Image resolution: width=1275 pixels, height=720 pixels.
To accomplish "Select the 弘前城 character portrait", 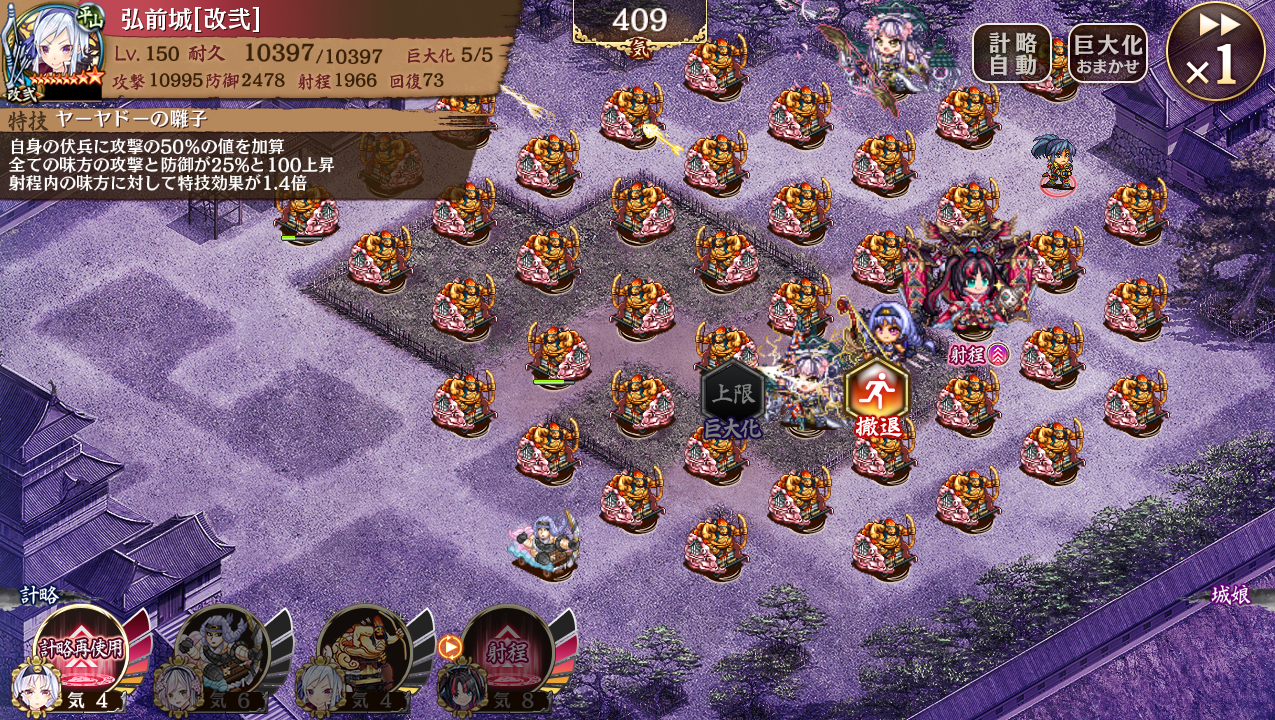I will point(52,50).
